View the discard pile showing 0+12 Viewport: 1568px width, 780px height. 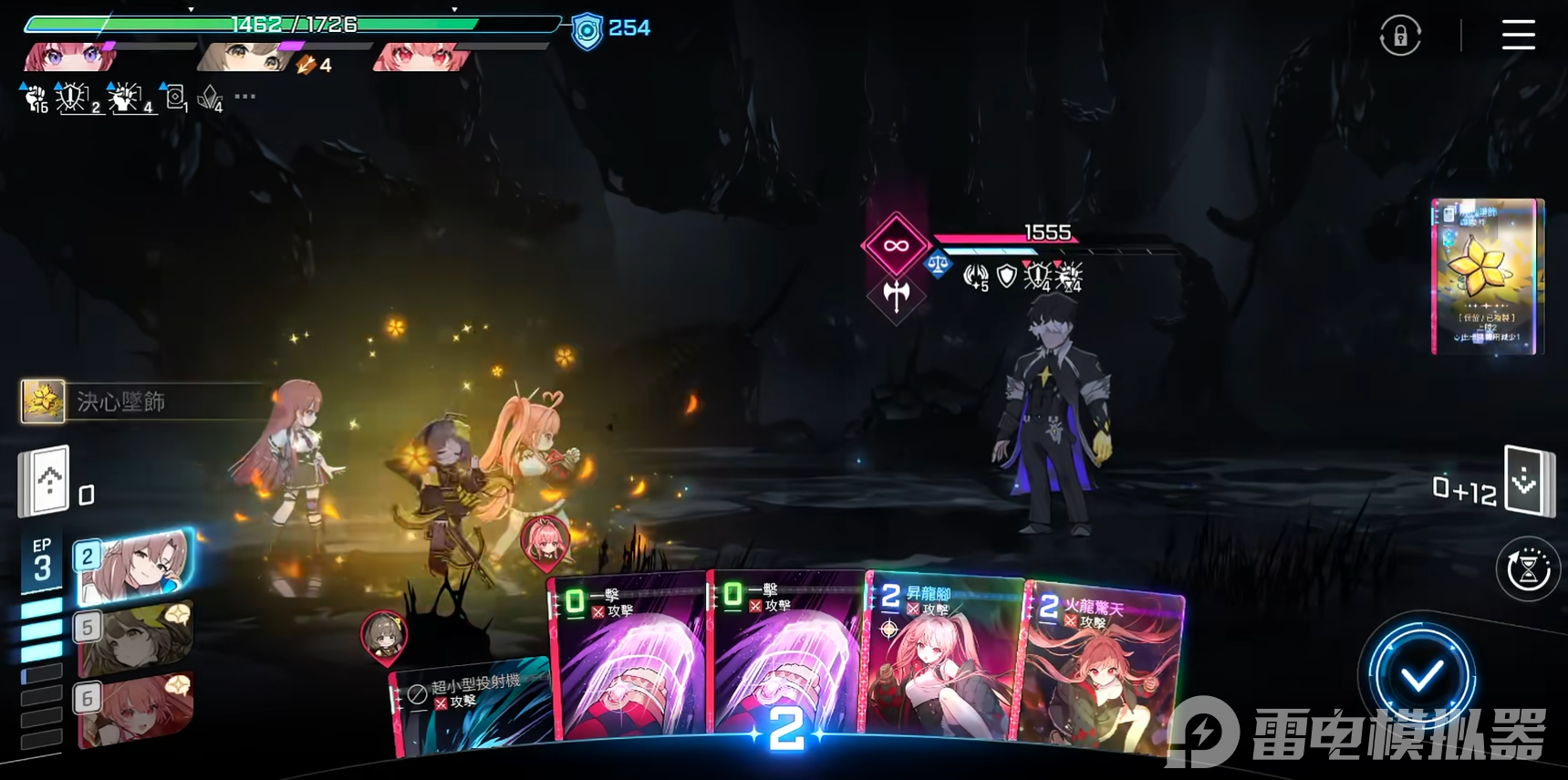click(1529, 481)
